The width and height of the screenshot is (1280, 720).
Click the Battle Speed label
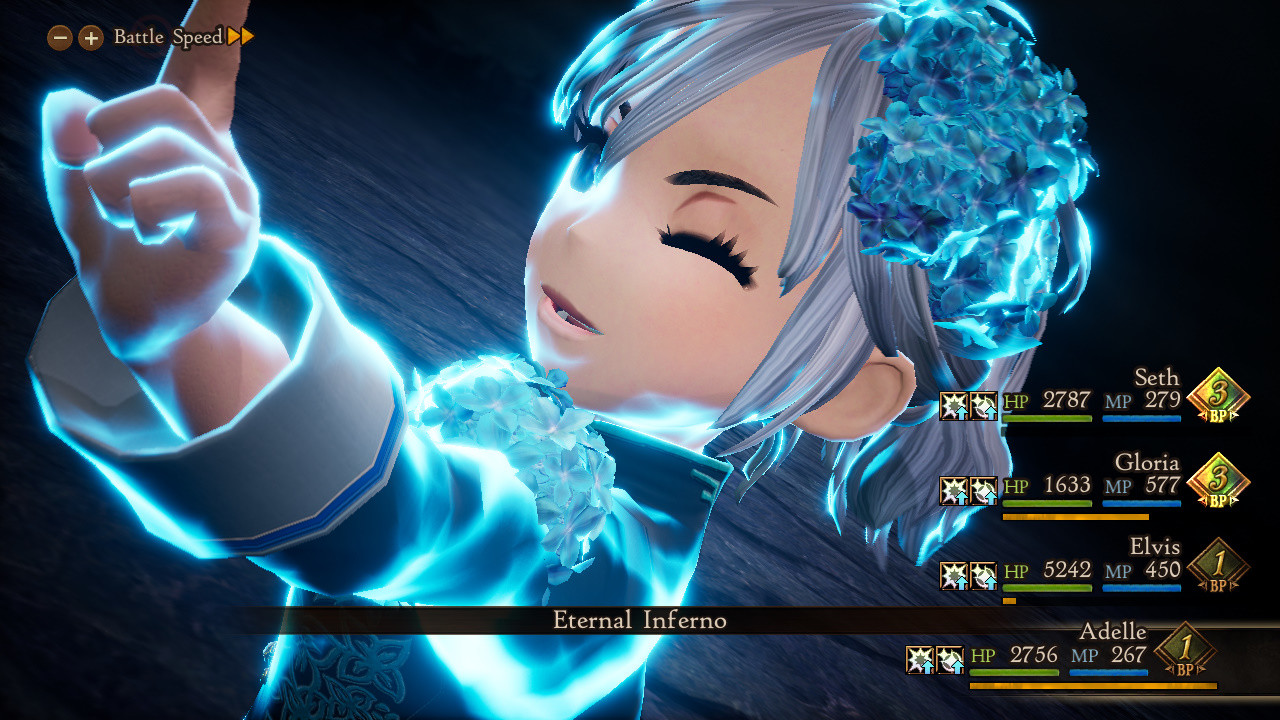[170, 36]
